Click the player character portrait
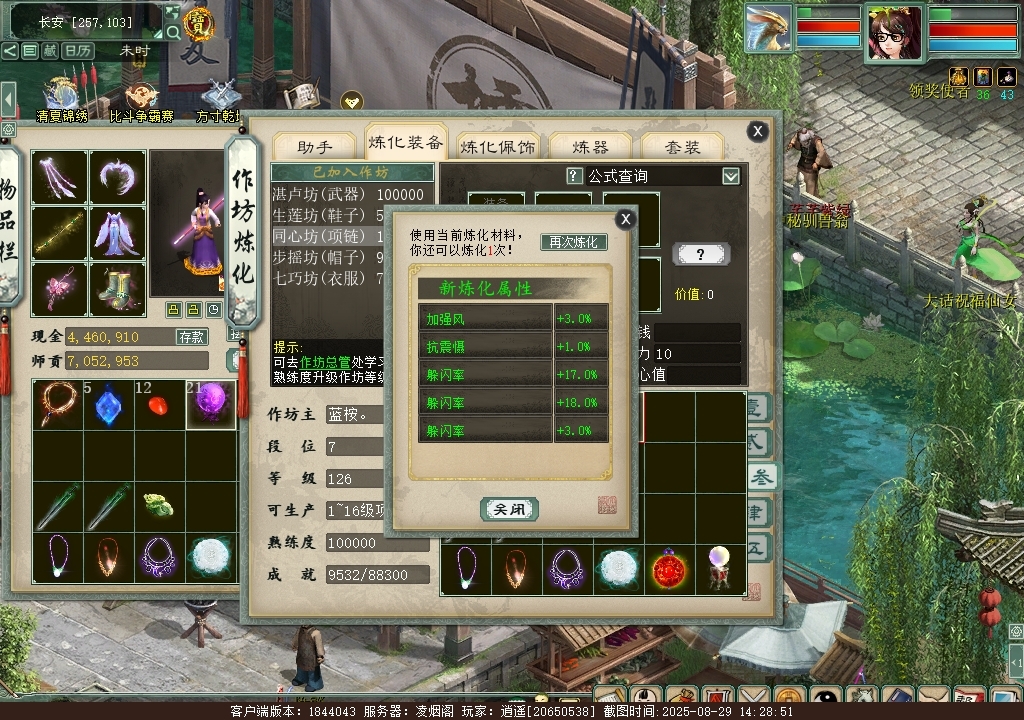The width and height of the screenshot is (1024, 720). (x=894, y=32)
